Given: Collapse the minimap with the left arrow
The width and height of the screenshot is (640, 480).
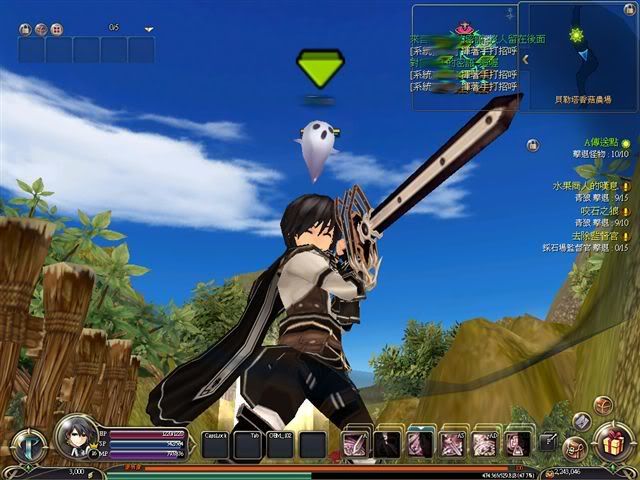Looking at the screenshot, I should [524, 59].
